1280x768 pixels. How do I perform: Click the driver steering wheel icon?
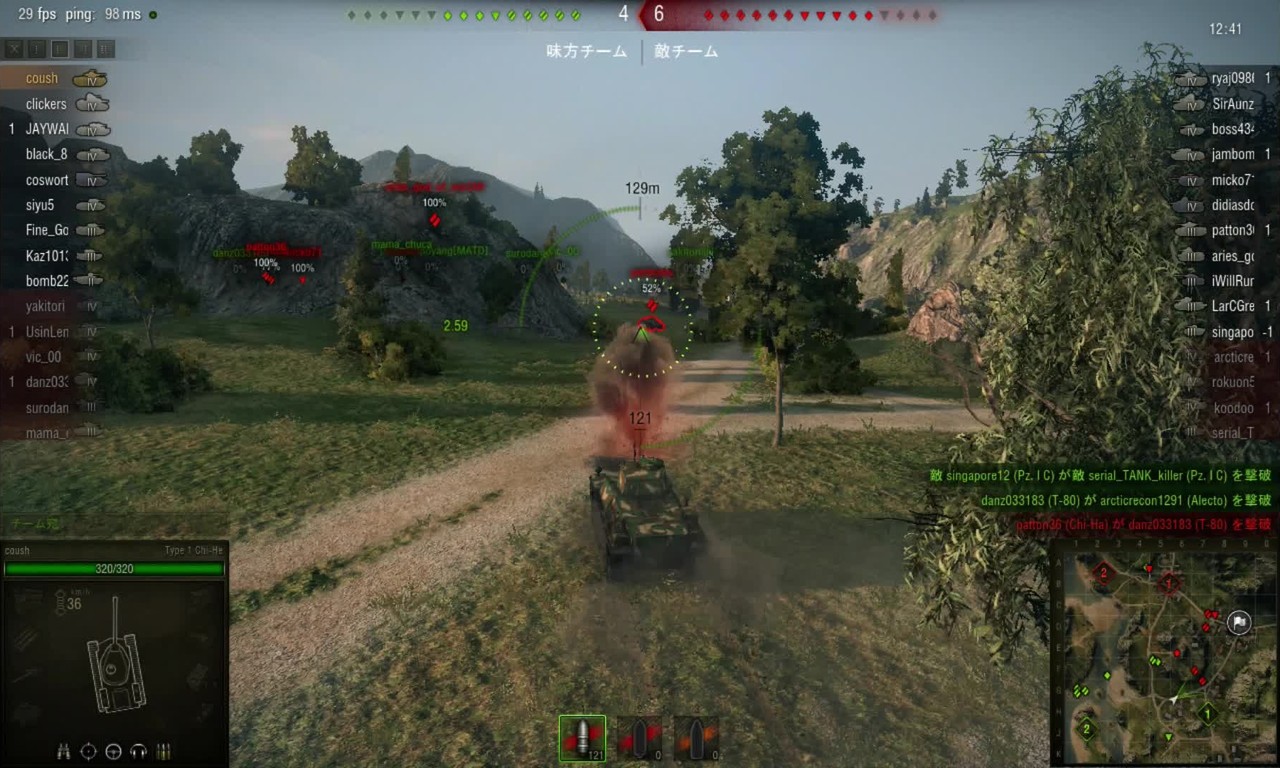[112, 751]
